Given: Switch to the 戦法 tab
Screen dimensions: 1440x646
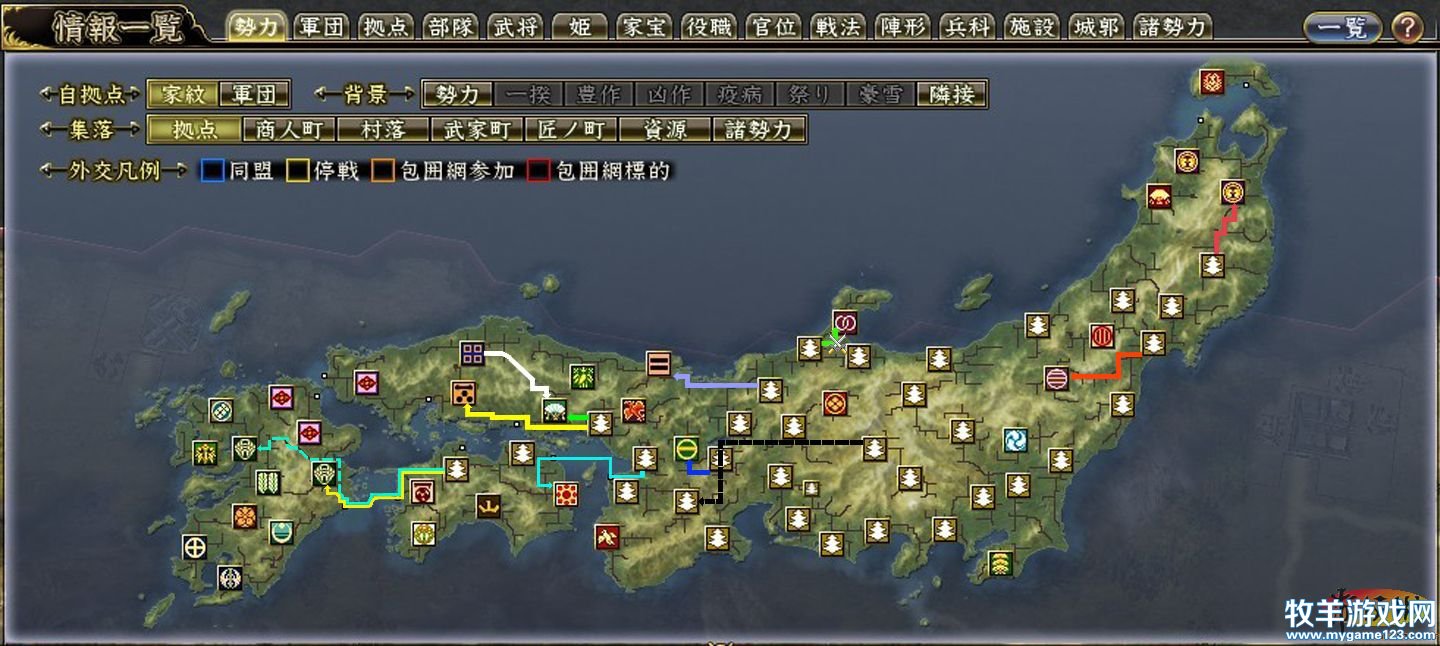Looking at the screenshot, I should click(838, 27).
